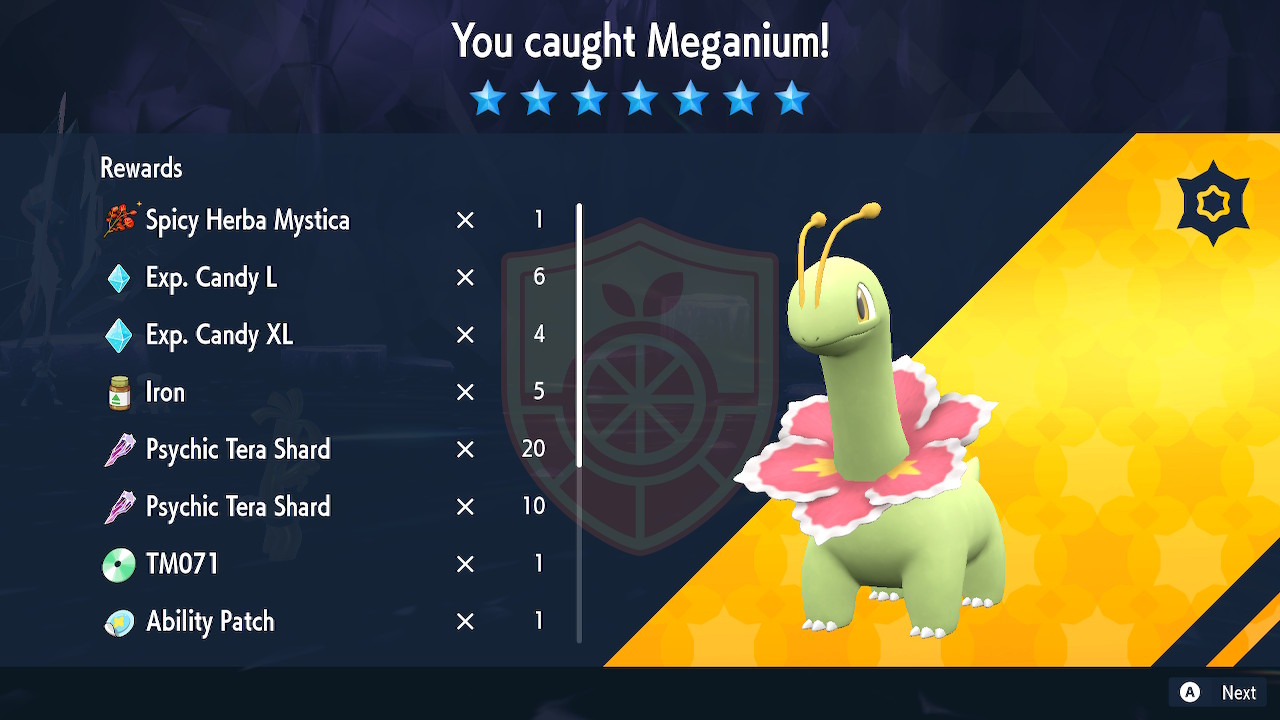Click the quantity value next to Iron
Screen dimensions: 1280x720
click(538, 392)
